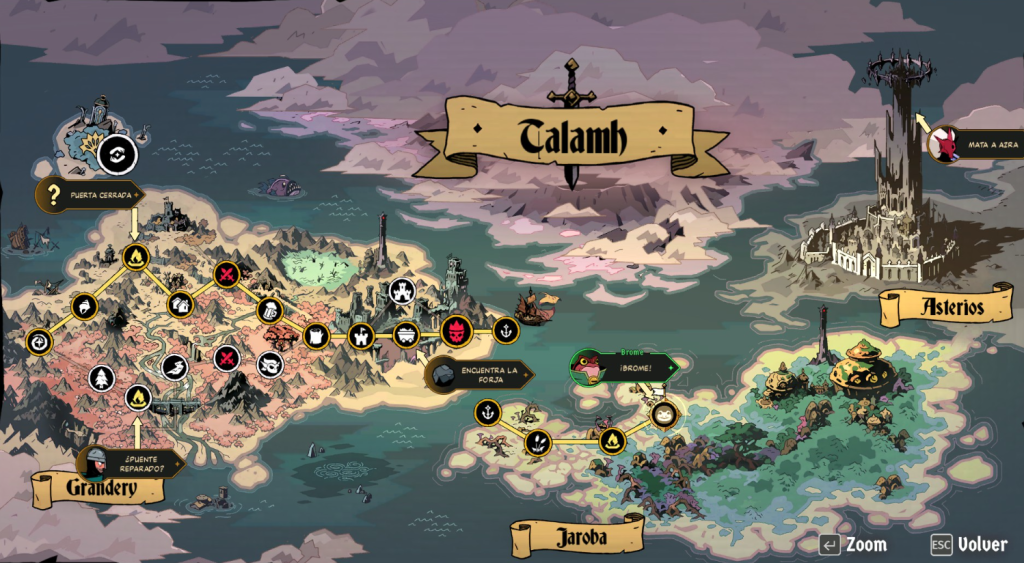This screenshot has width=1024, height=563.
Task: Select the highlighted frog face node
Action: [x=664, y=413]
